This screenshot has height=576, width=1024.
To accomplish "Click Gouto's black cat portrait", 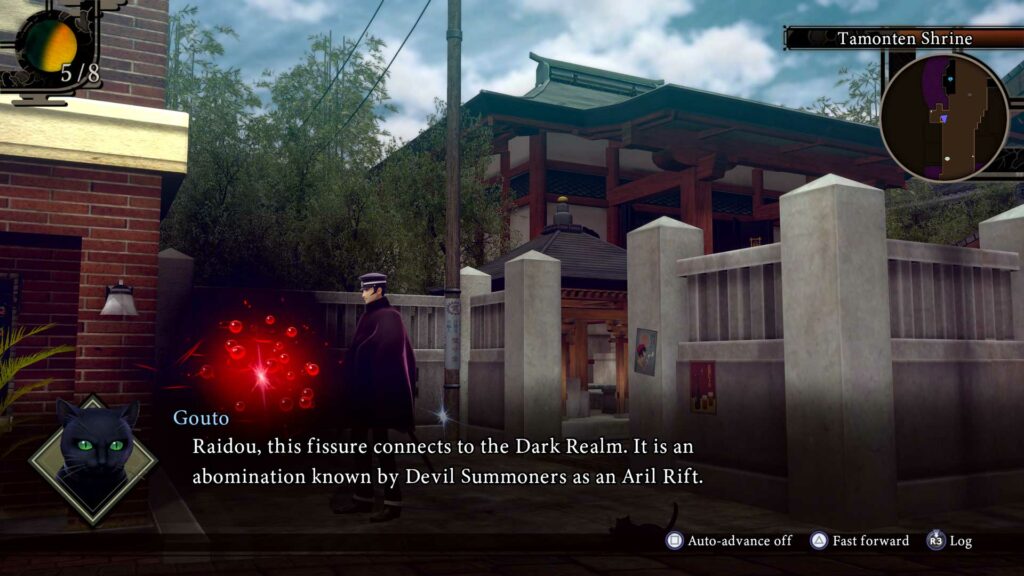I will pos(93,457).
